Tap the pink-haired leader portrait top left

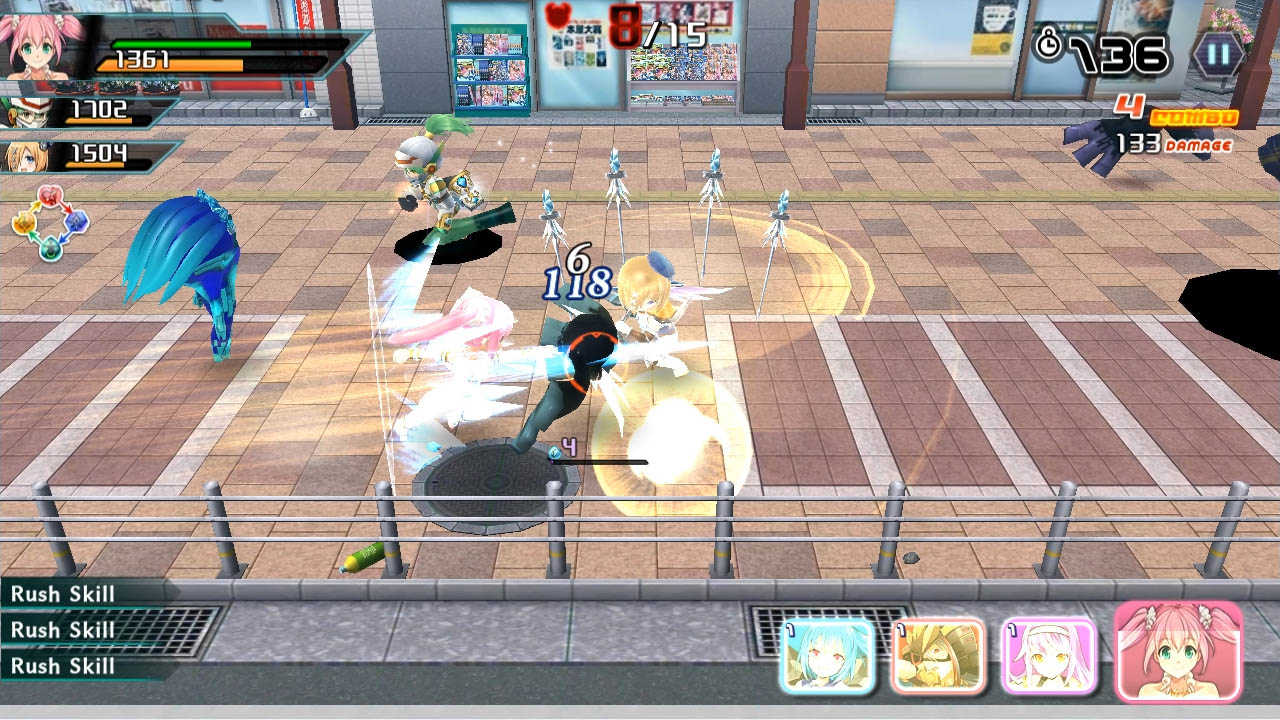(36, 48)
